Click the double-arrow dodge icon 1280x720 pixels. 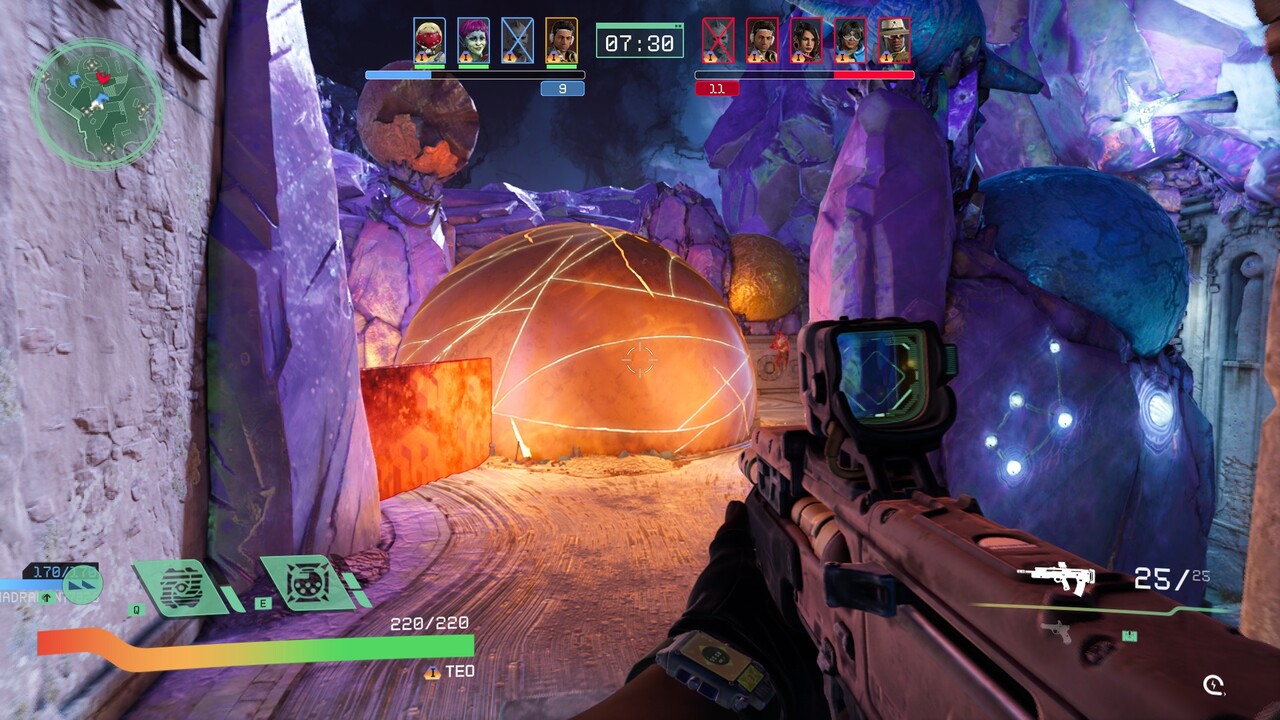82,584
